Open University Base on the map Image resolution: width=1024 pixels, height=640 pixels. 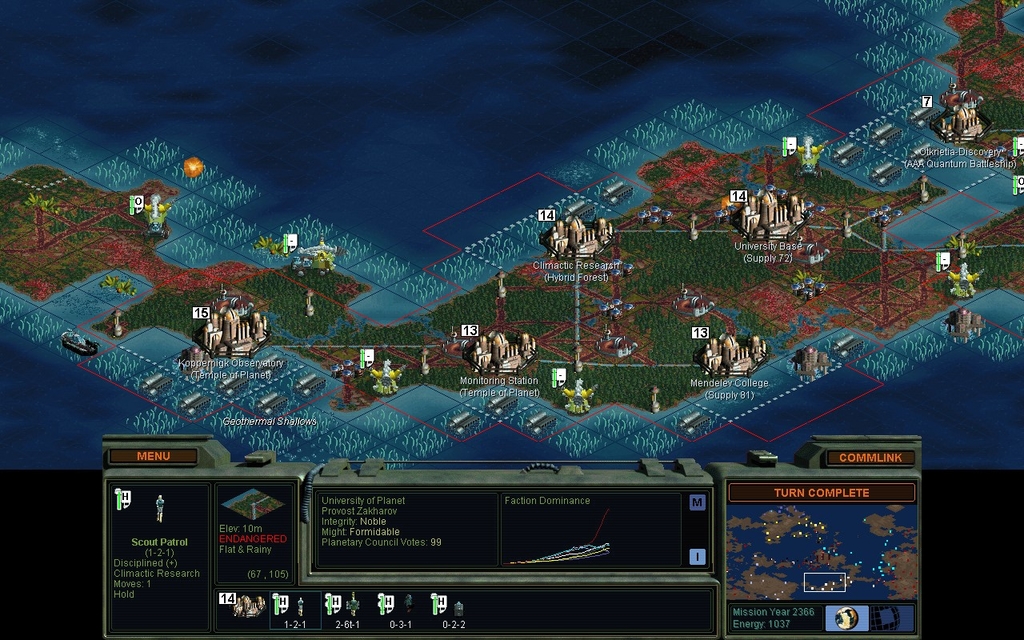pos(768,213)
